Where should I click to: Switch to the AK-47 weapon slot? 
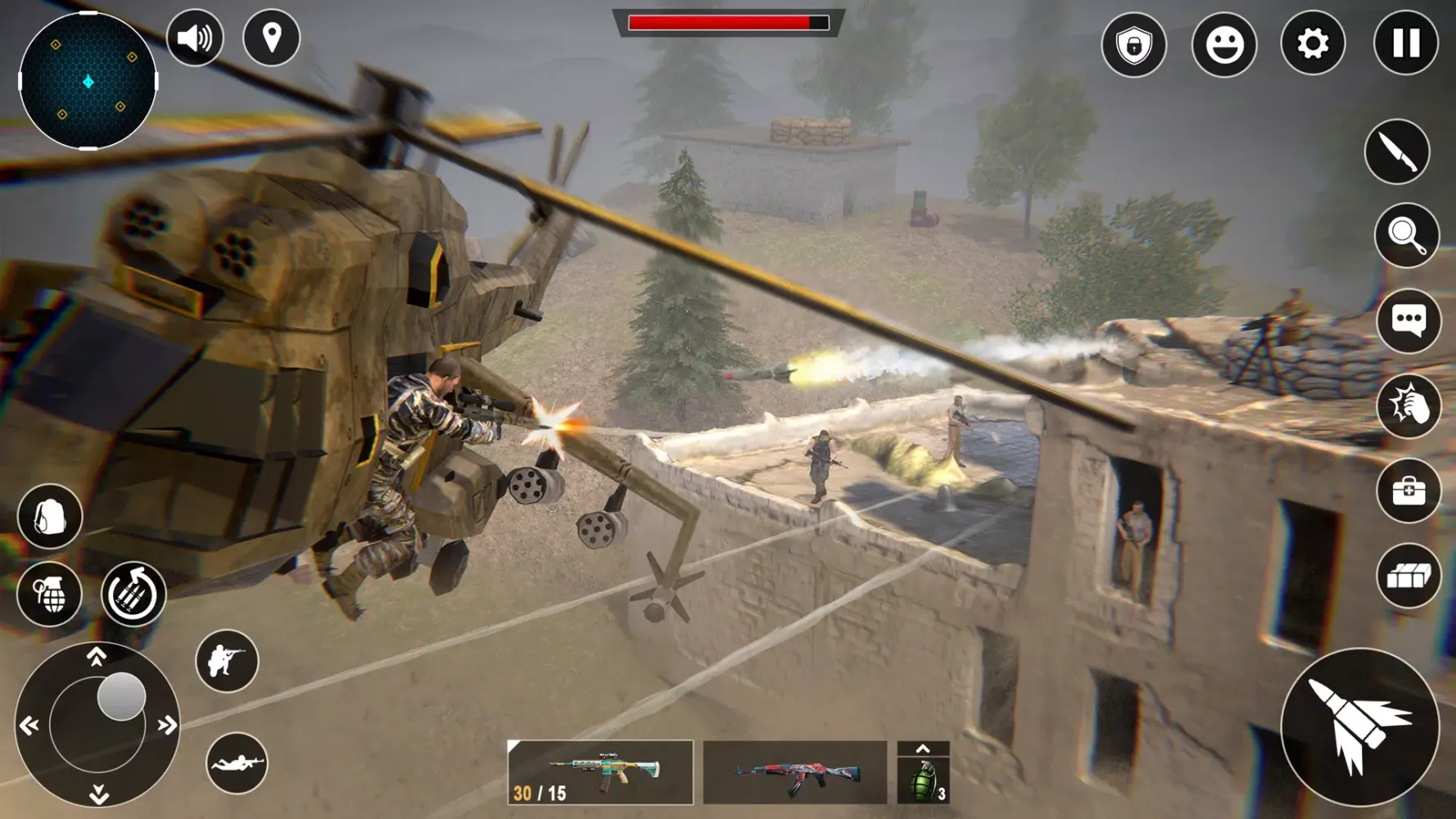[x=798, y=772]
